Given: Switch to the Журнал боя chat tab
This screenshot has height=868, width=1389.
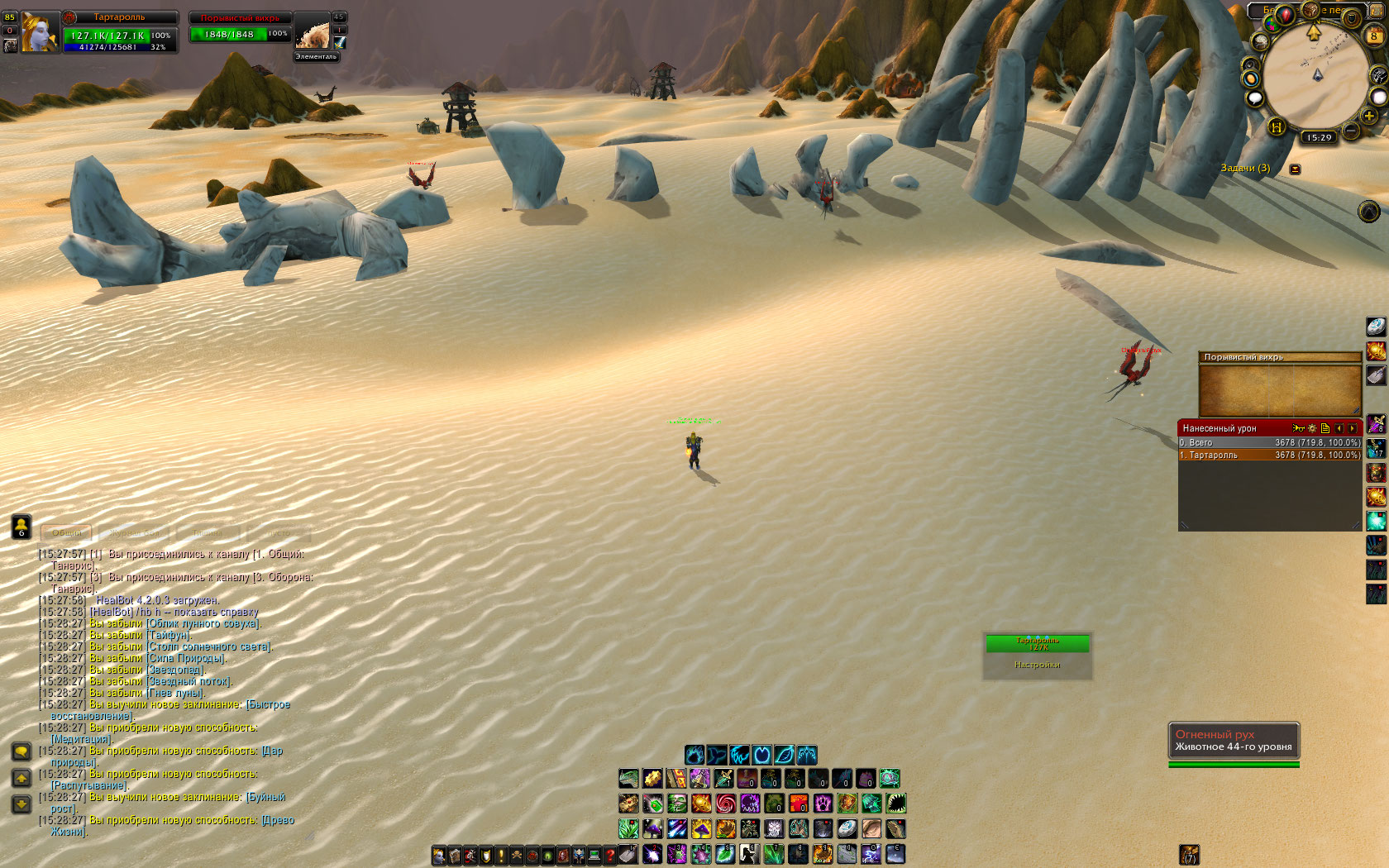Looking at the screenshot, I should point(135,533).
